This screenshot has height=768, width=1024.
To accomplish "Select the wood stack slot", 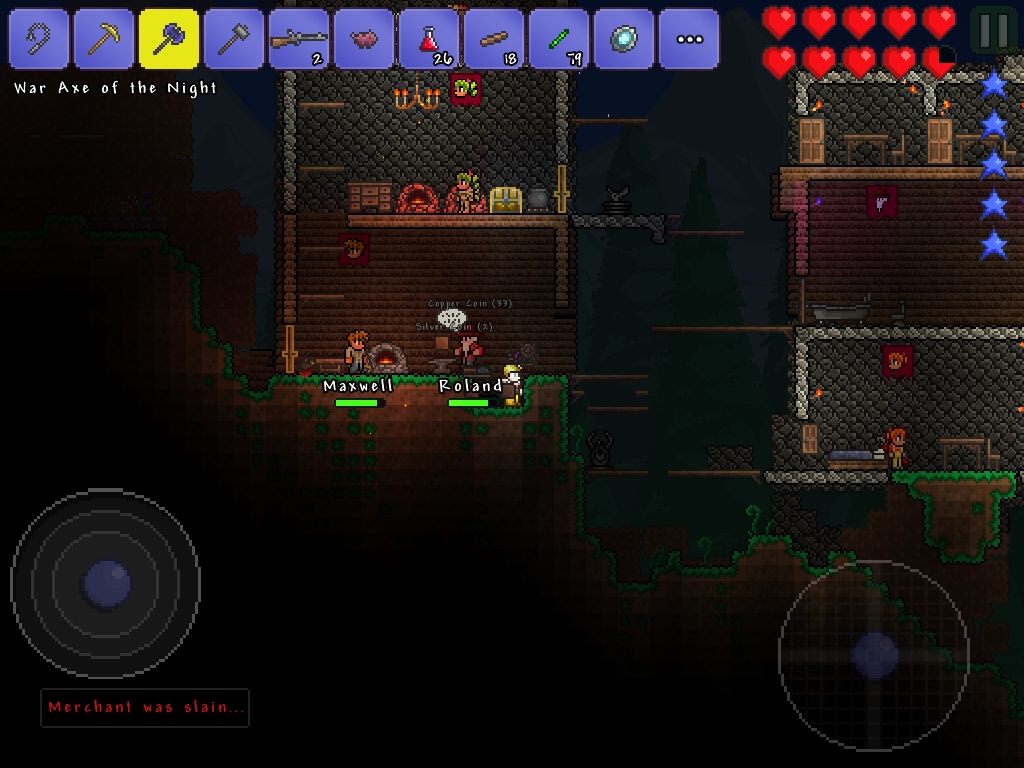I will (x=494, y=39).
